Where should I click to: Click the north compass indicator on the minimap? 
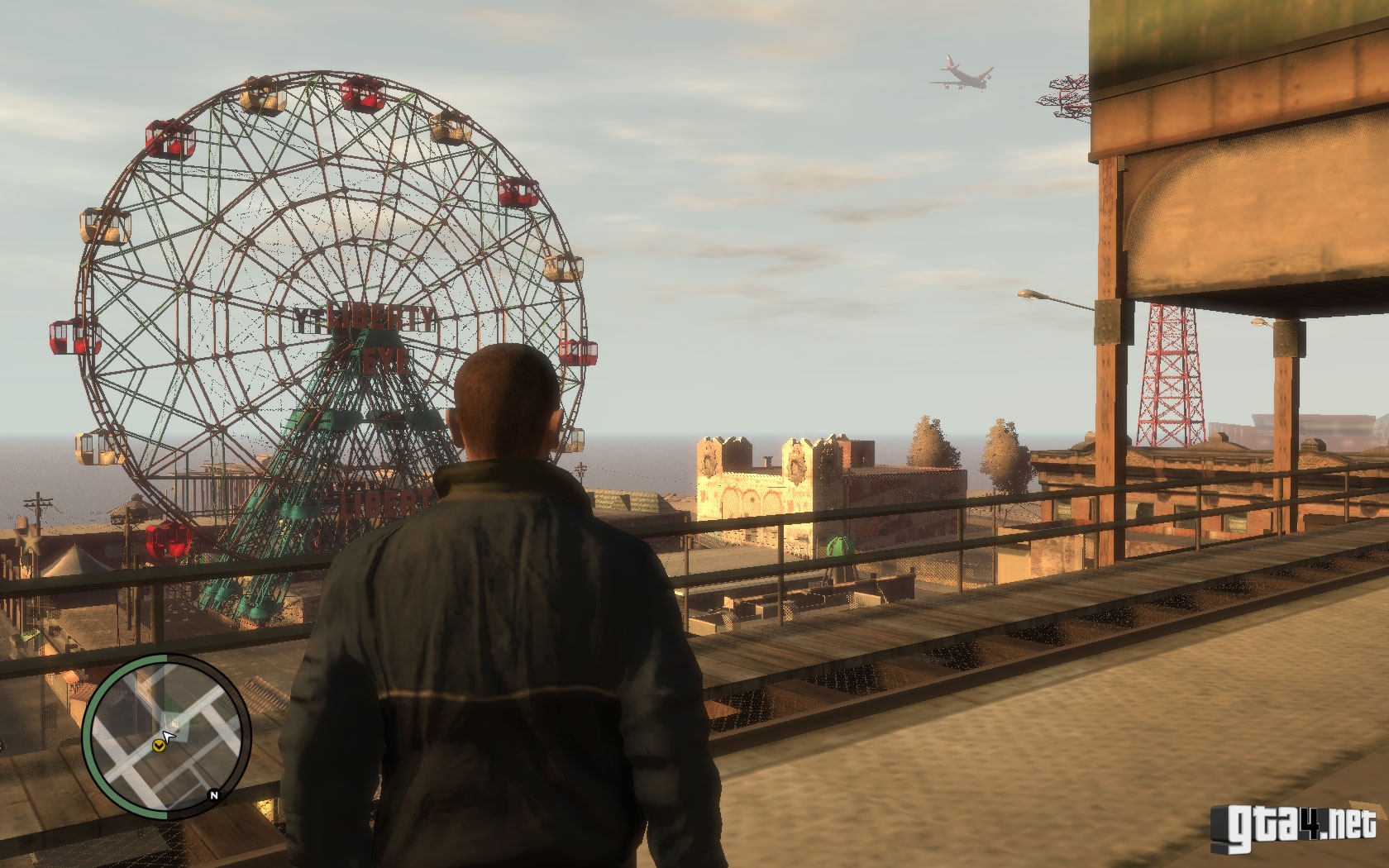point(214,795)
